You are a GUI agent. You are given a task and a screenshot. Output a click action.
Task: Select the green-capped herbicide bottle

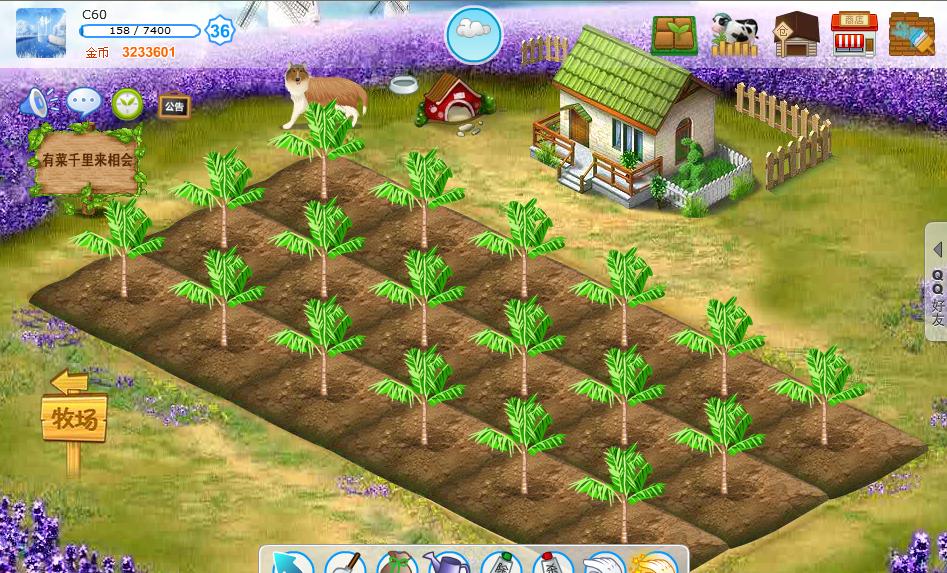501,563
